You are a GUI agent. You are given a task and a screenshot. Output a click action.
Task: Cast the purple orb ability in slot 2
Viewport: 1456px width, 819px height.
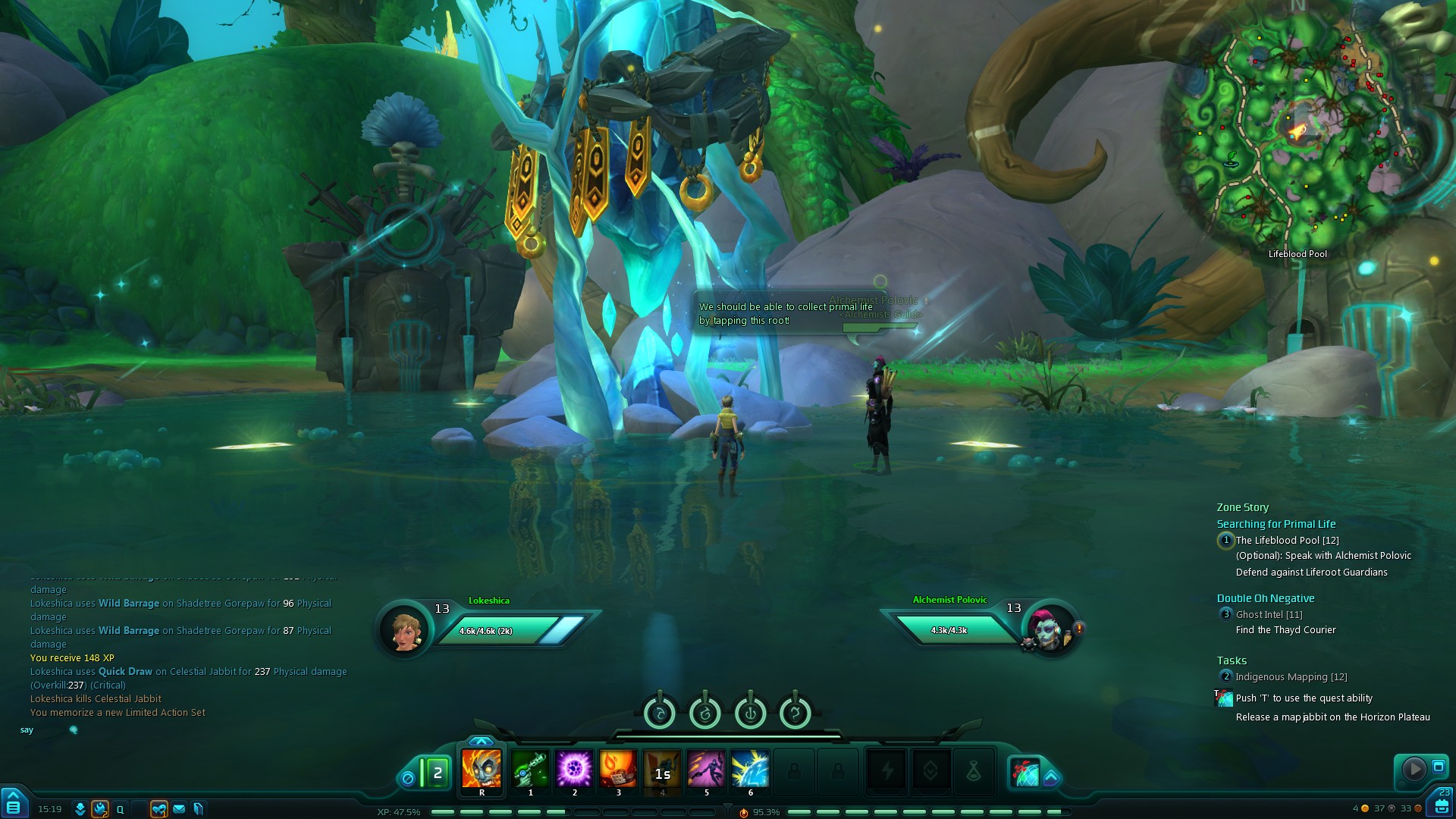[574, 769]
